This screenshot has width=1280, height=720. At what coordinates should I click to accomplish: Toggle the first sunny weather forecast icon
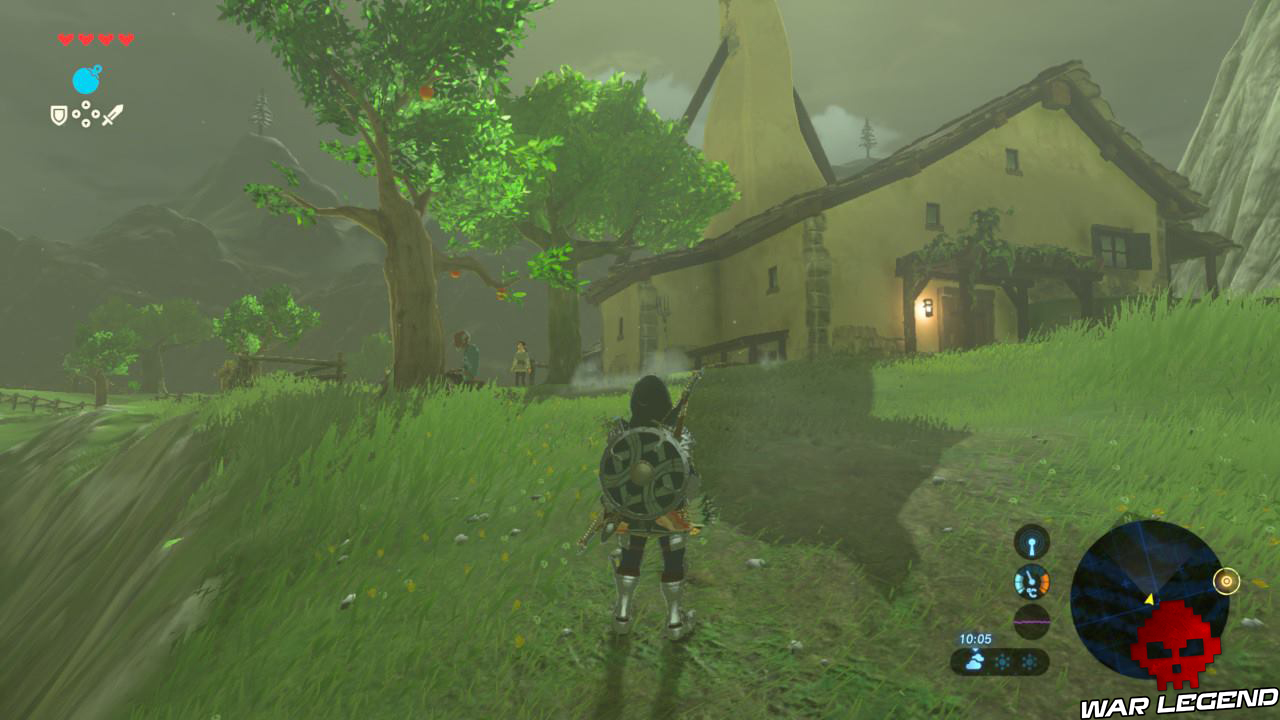(x=1003, y=661)
